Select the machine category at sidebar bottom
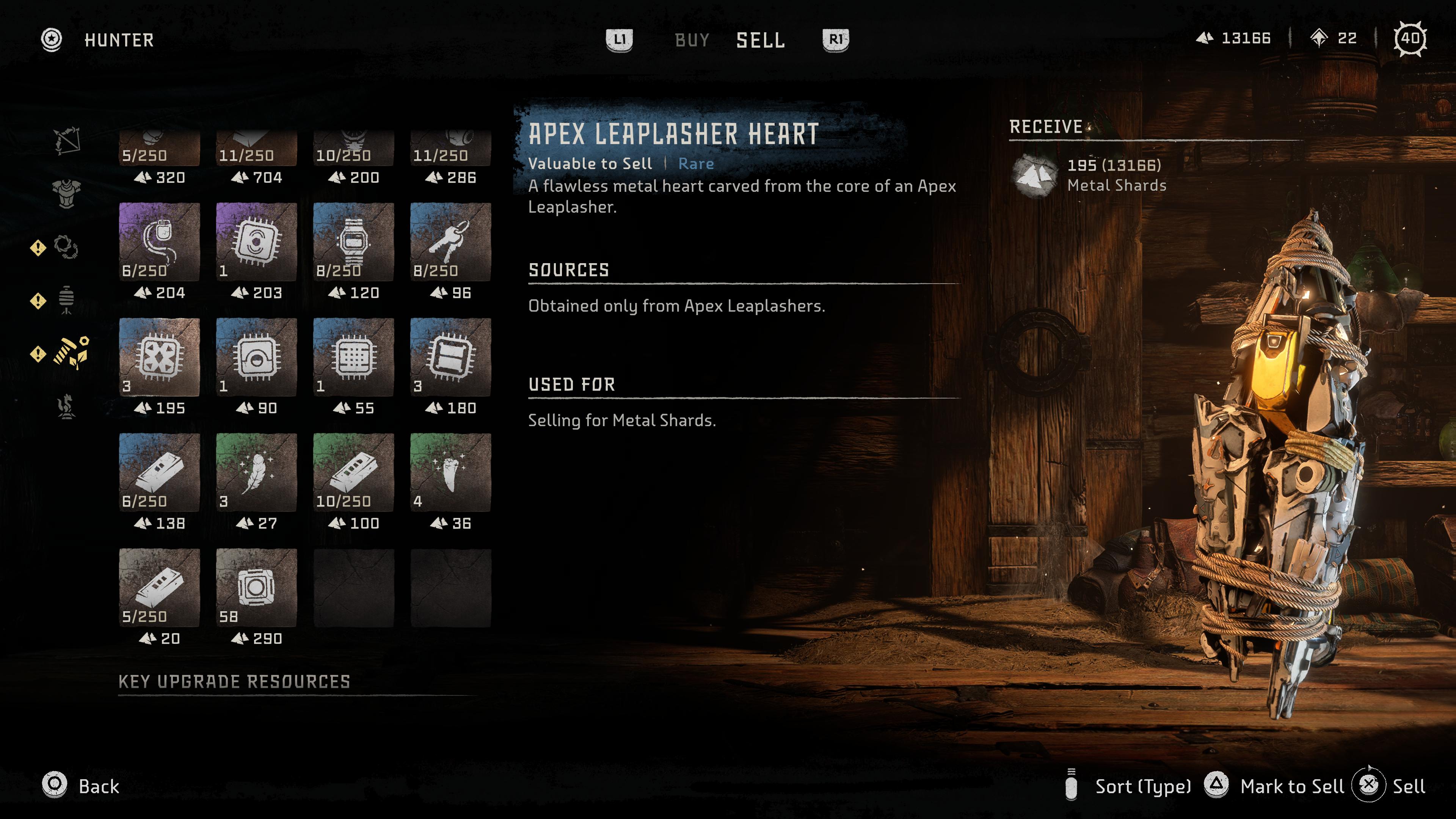Image resolution: width=1456 pixels, height=819 pixels. tap(65, 406)
